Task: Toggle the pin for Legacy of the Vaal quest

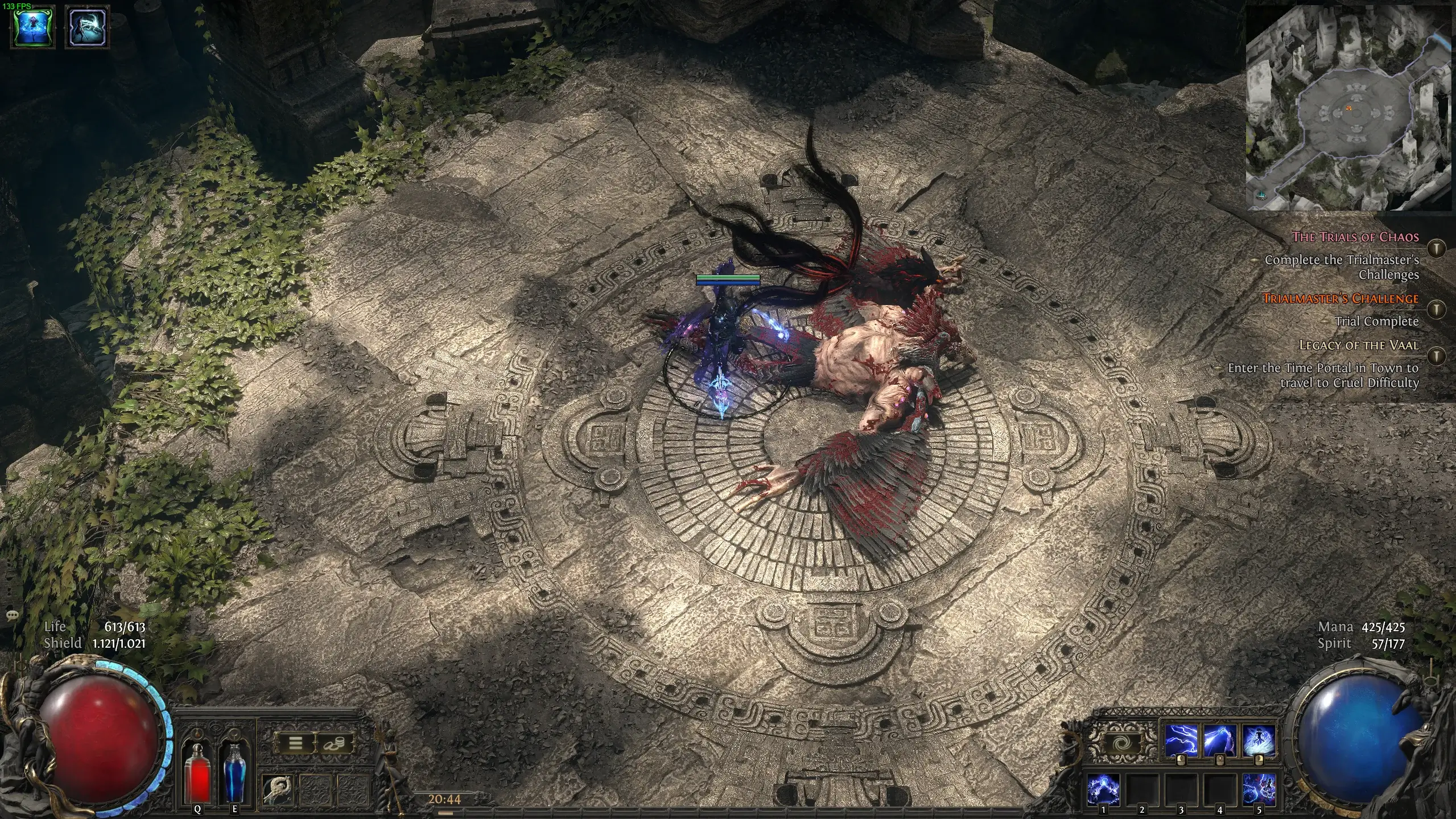Action: coord(1437,356)
